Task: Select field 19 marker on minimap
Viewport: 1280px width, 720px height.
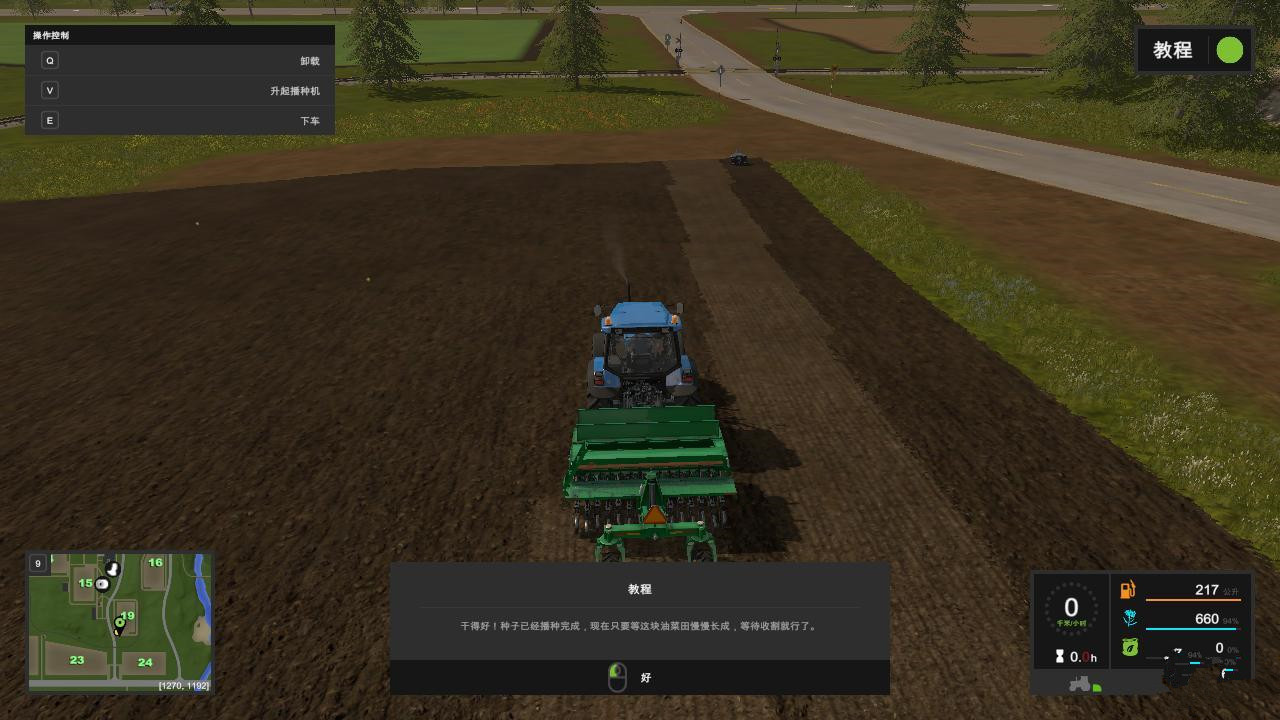Action: (x=127, y=616)
